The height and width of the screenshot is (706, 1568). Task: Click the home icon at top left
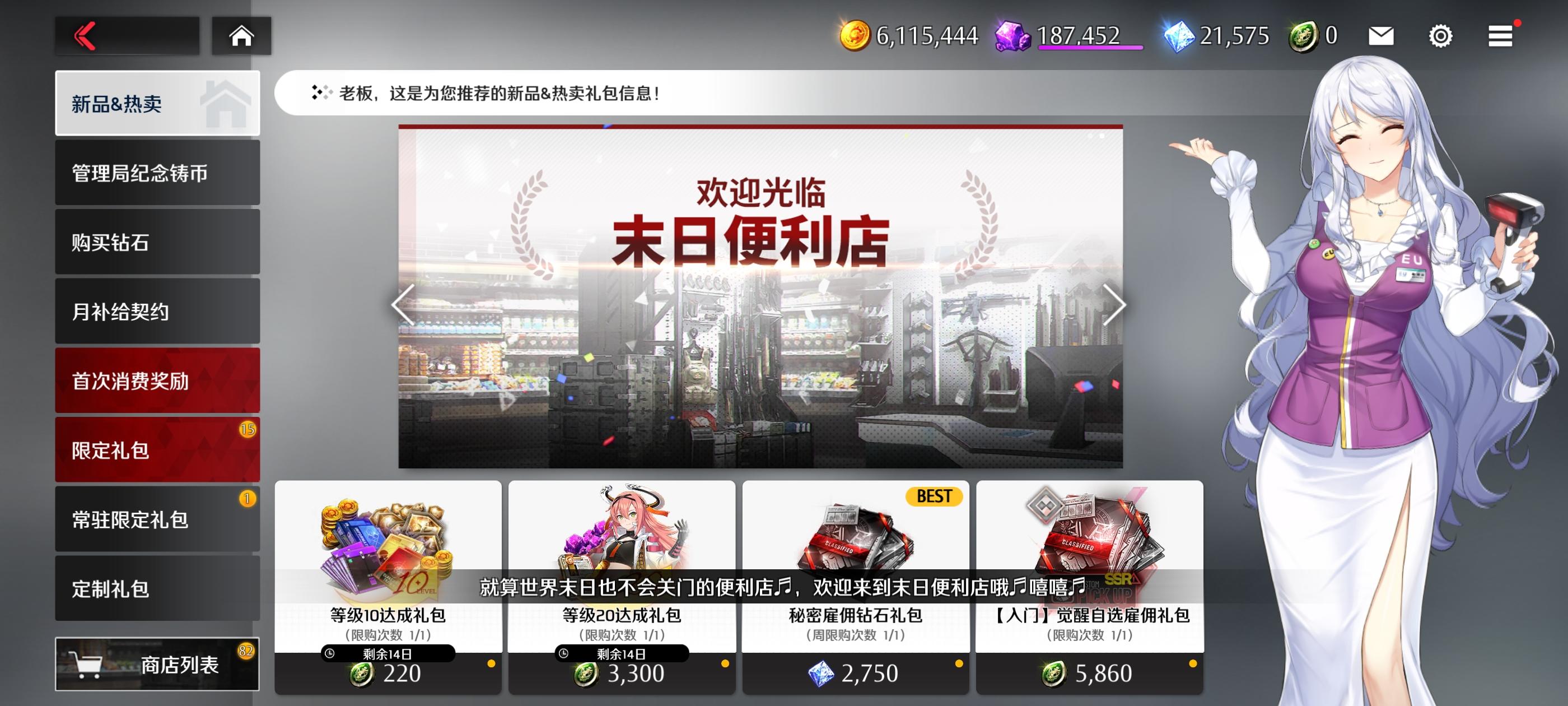point(242,35)
